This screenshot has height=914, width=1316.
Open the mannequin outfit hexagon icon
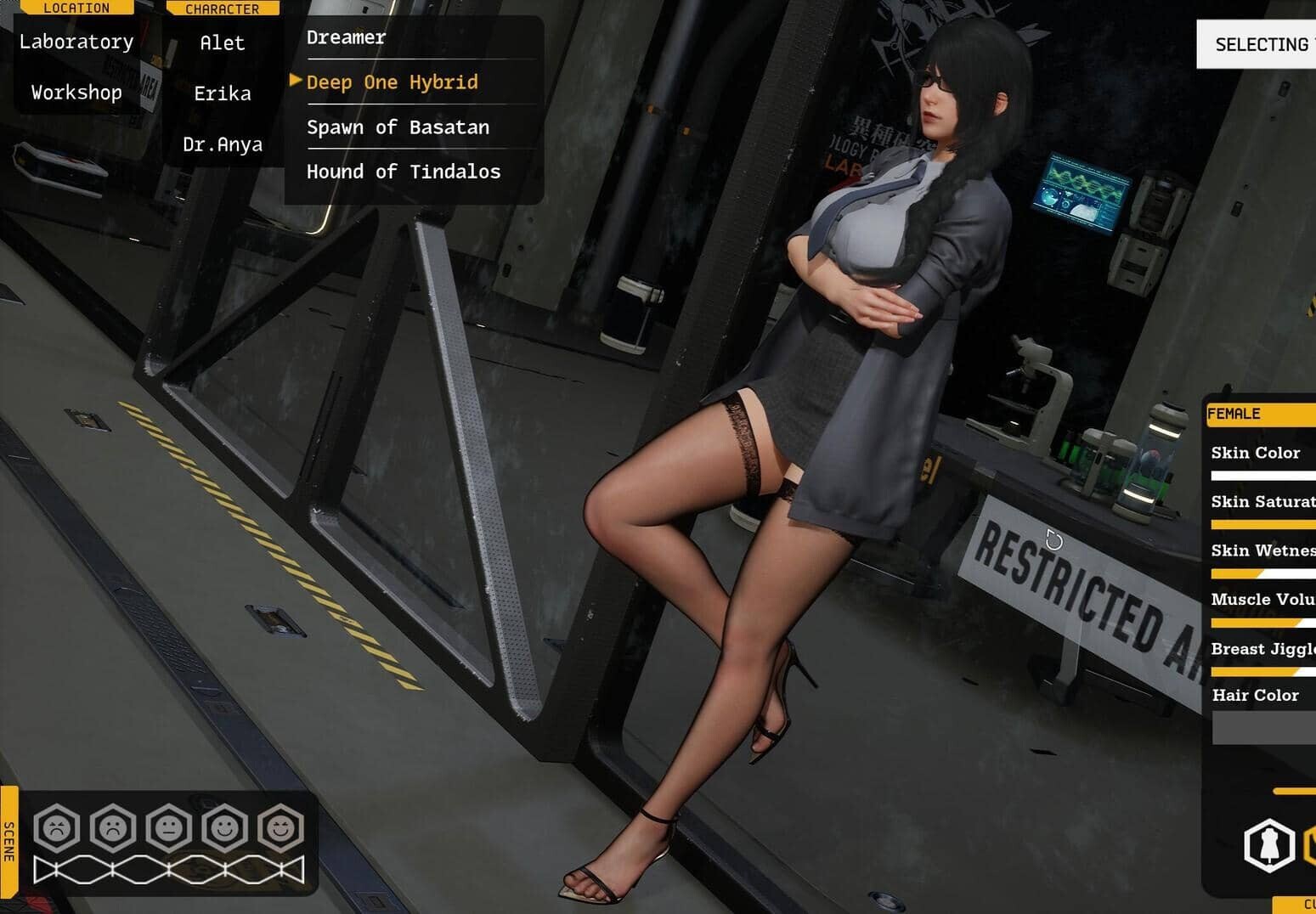[1269, 845]
